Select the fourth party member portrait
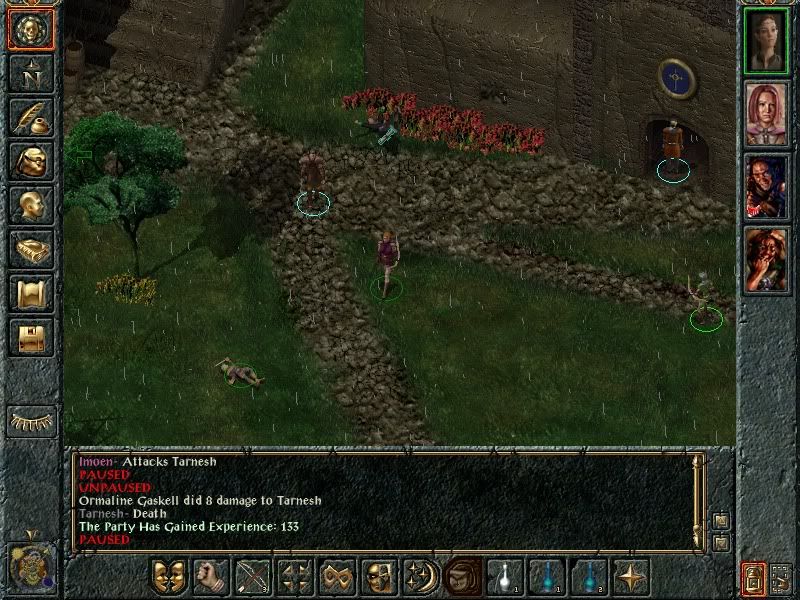This screenshot has width=800, height=600. pyautogui.click(x=767, y=259)
